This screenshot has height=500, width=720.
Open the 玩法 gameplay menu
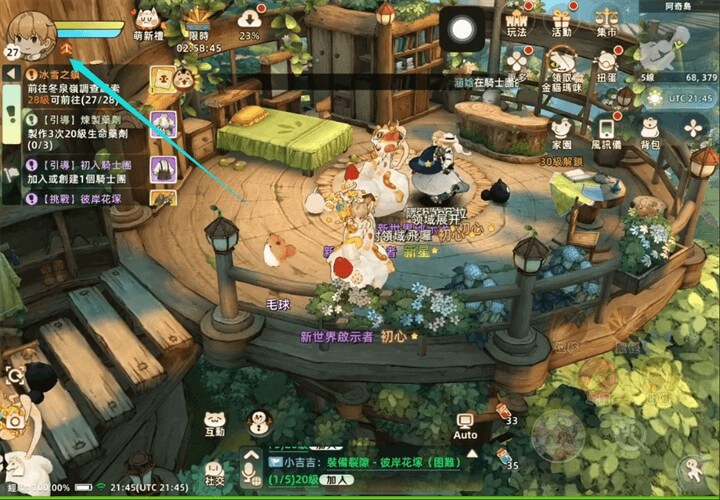tap(517, 24)
